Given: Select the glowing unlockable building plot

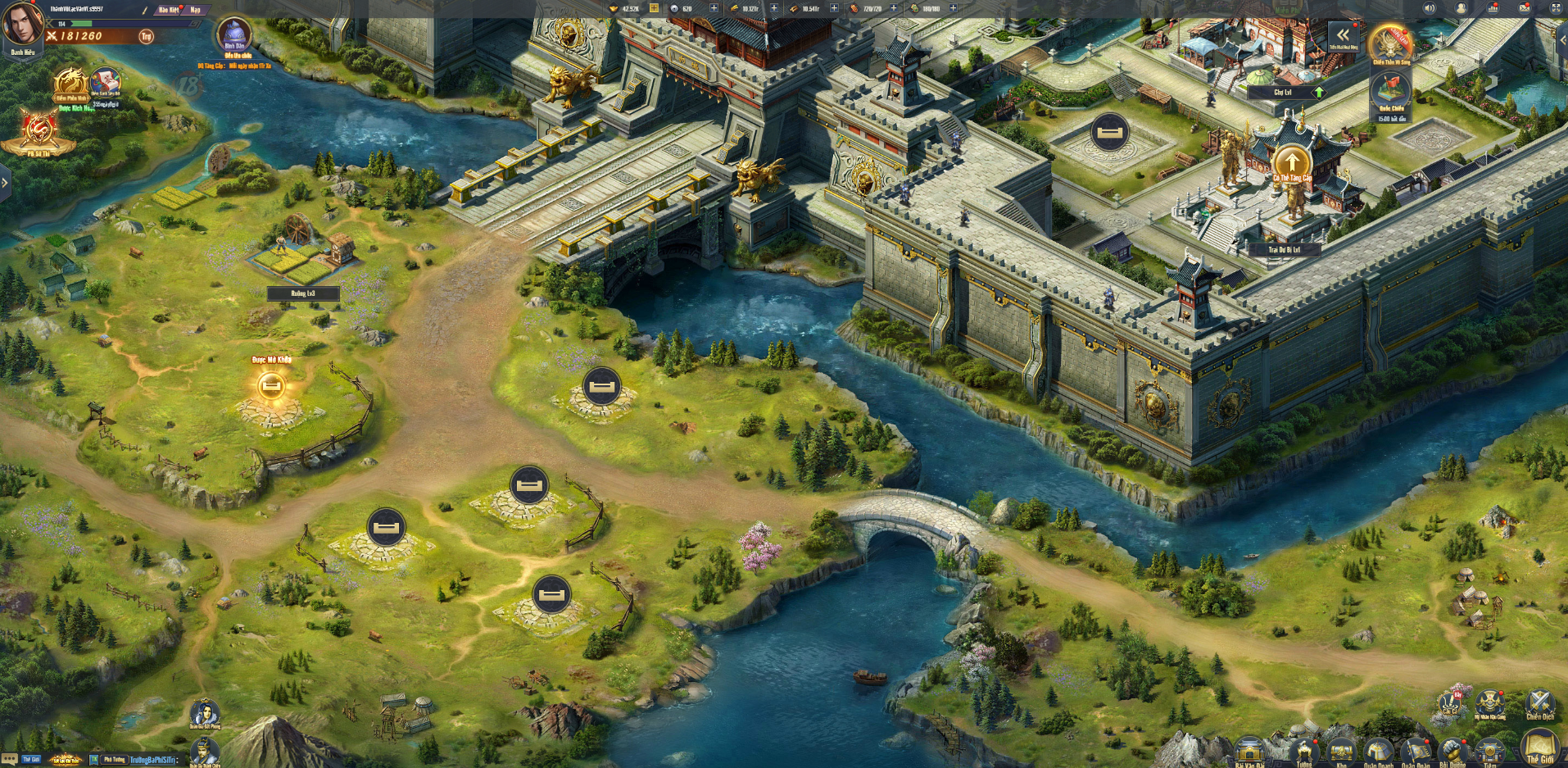Looking at the screenshot, I should (270, 386).
